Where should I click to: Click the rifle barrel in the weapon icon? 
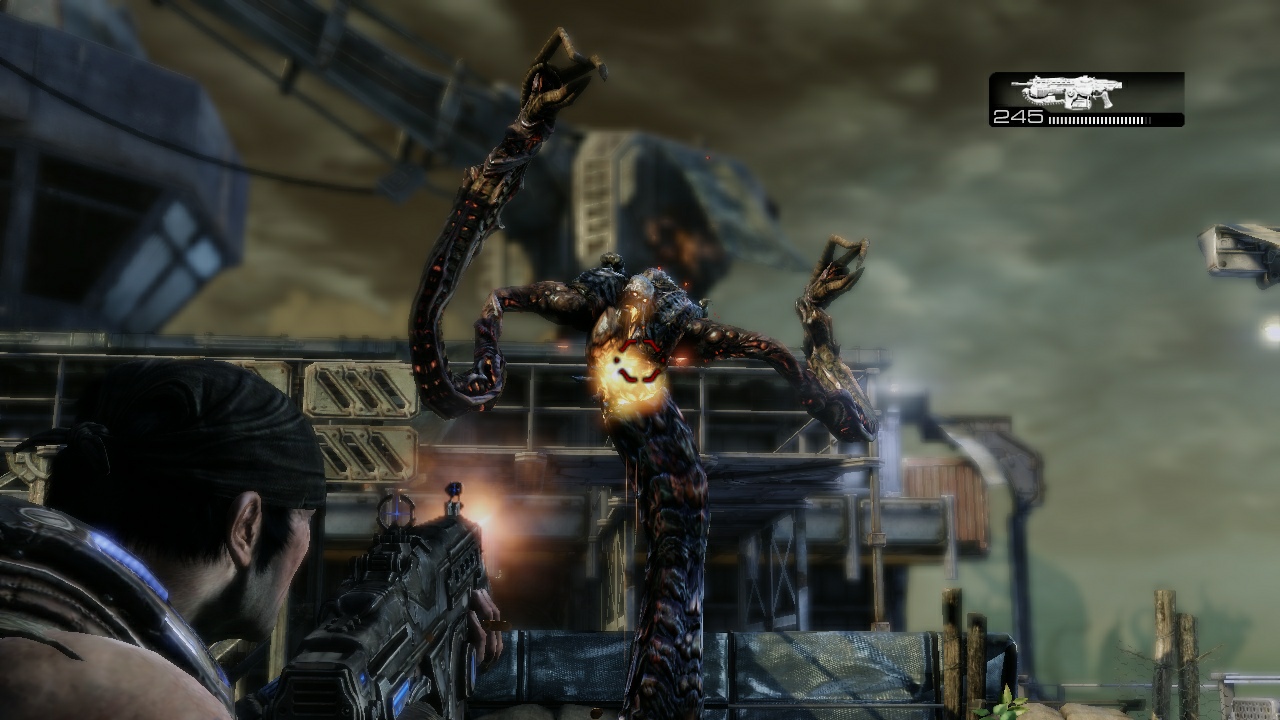coord(1018,83)
